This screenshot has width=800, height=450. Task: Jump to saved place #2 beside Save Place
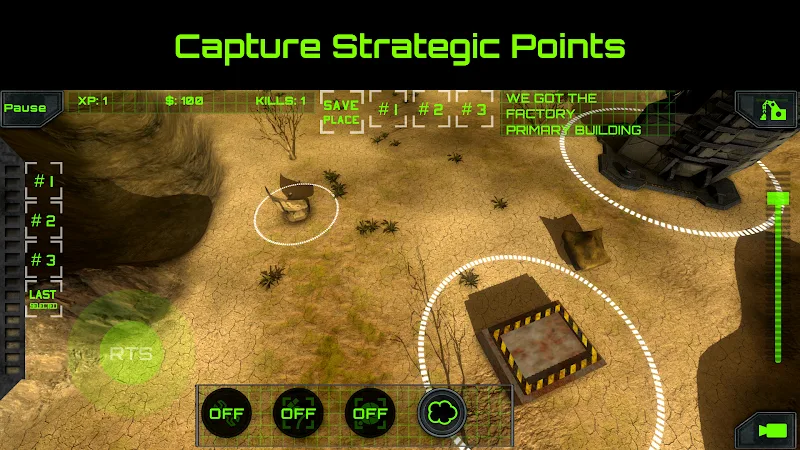coord(431,110)
